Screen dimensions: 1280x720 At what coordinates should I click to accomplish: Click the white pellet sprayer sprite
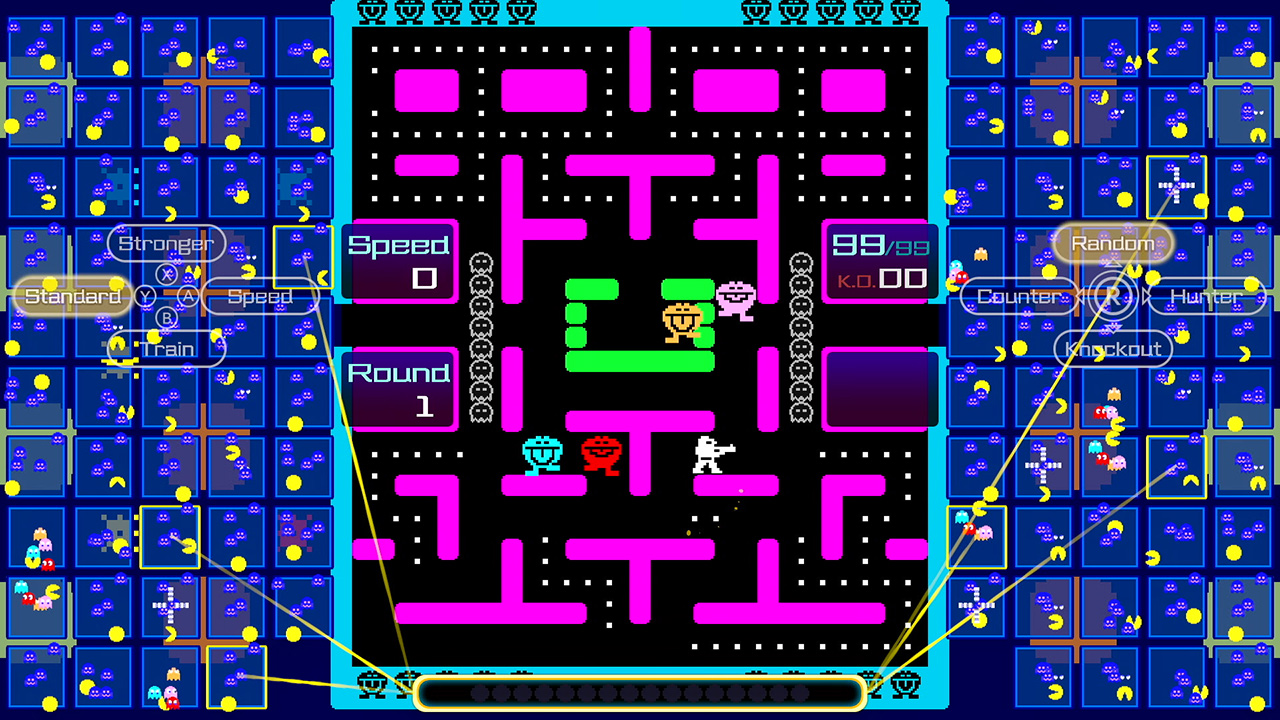click(710, 455)
